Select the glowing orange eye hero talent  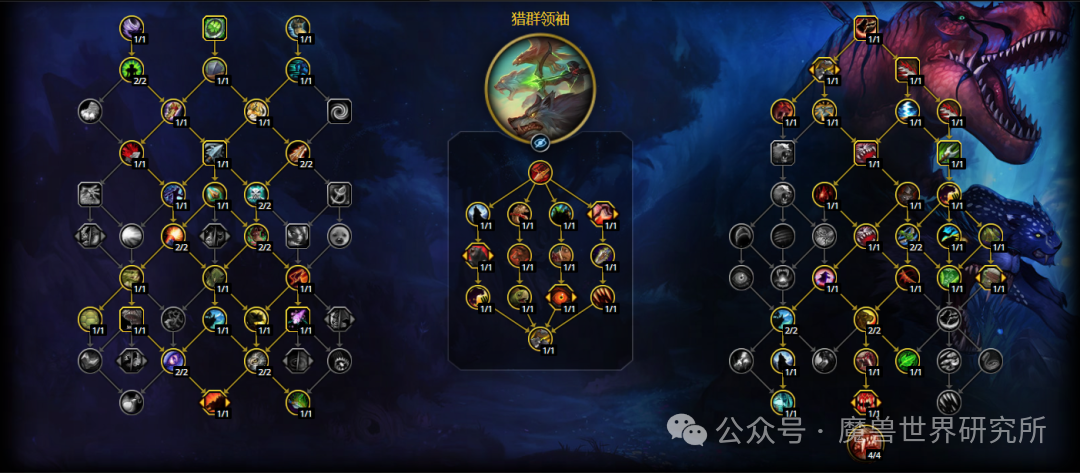click(x=560, y=296)
